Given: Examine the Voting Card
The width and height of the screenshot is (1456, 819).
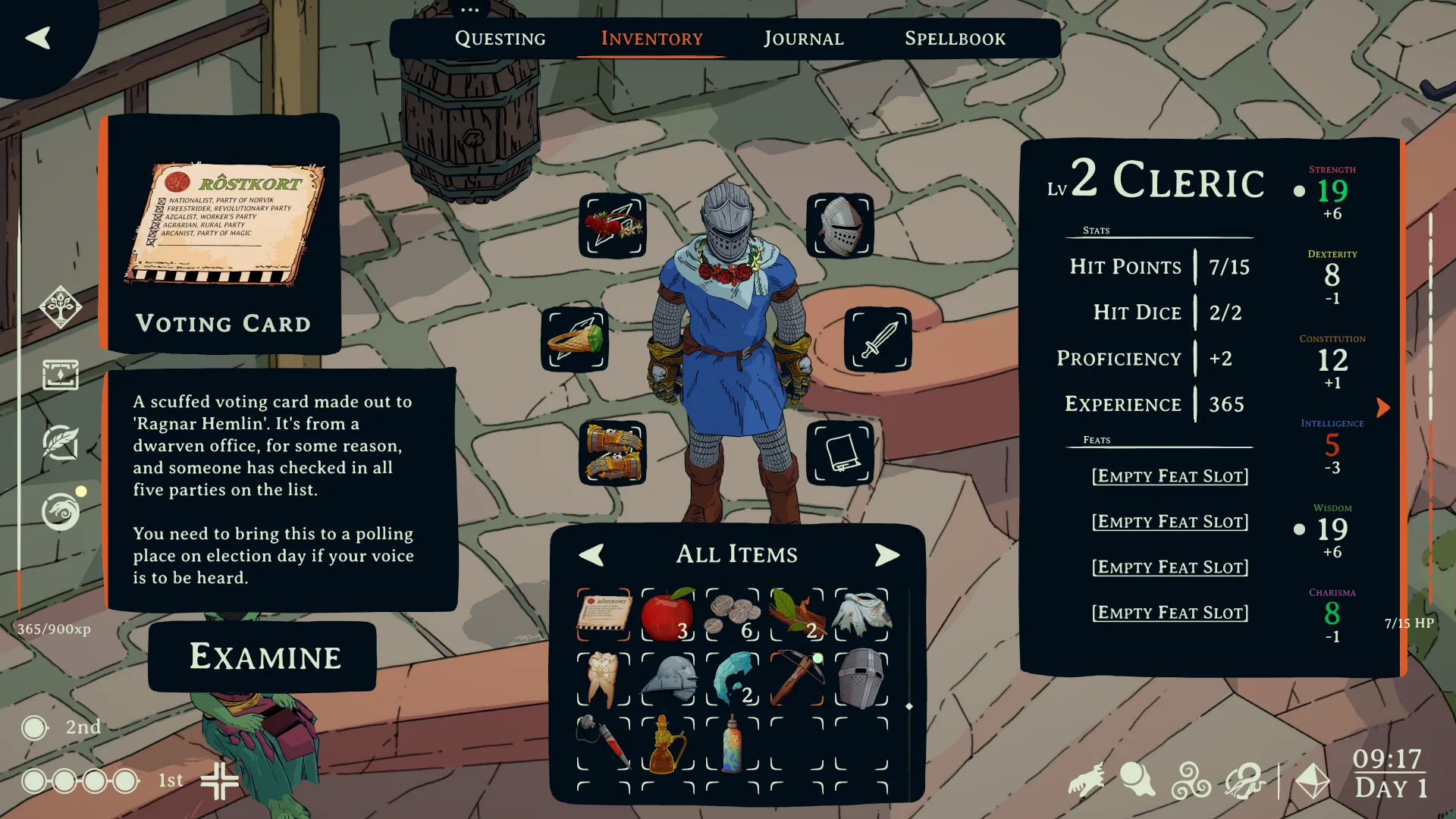Looking at the screenshot, I should (x=263, y=657).
